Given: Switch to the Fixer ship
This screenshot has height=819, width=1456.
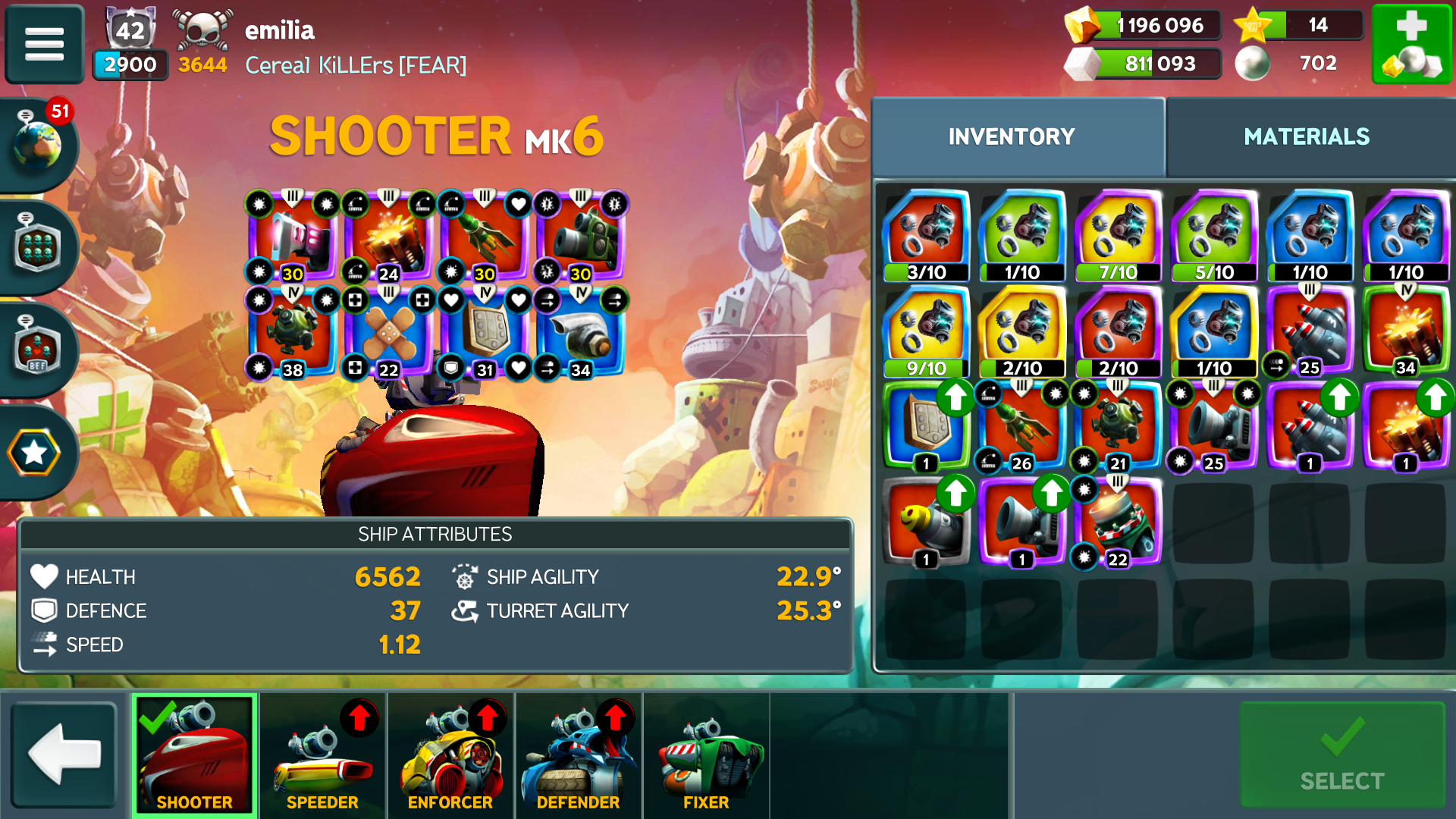Looking at the screenshot, I should click(706, 755).
